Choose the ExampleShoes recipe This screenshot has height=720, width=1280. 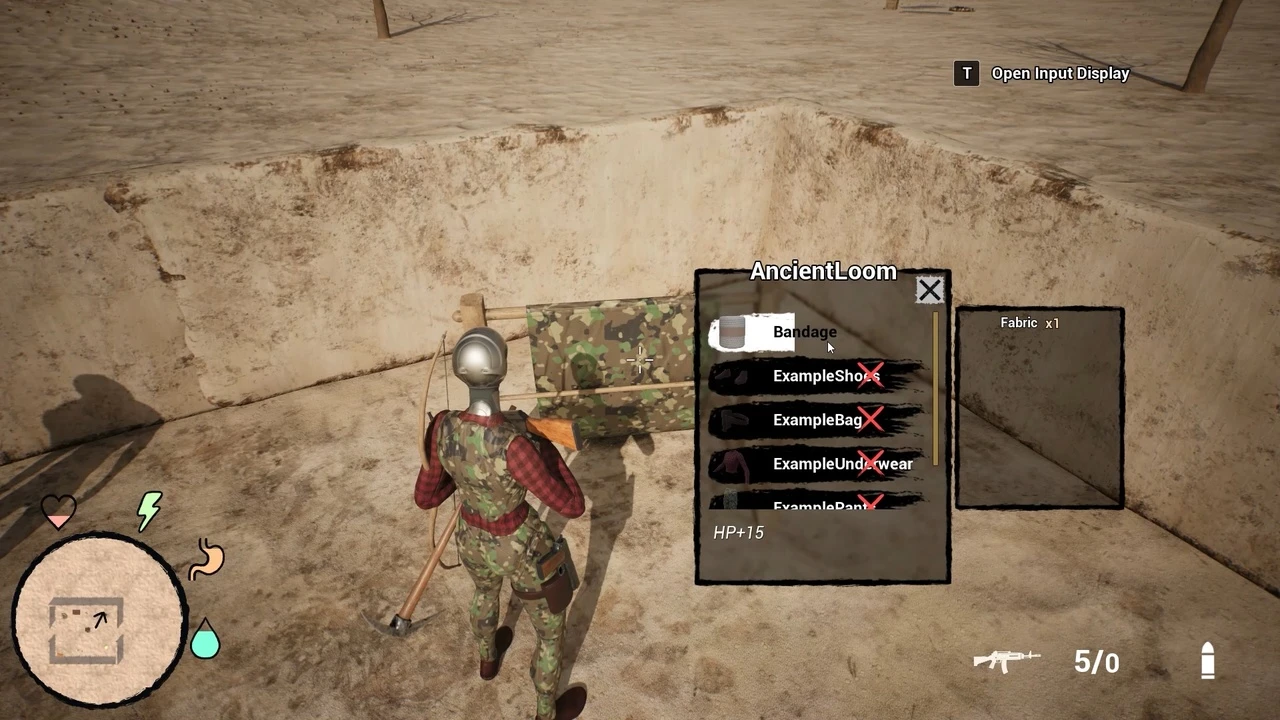coord(814,376)
